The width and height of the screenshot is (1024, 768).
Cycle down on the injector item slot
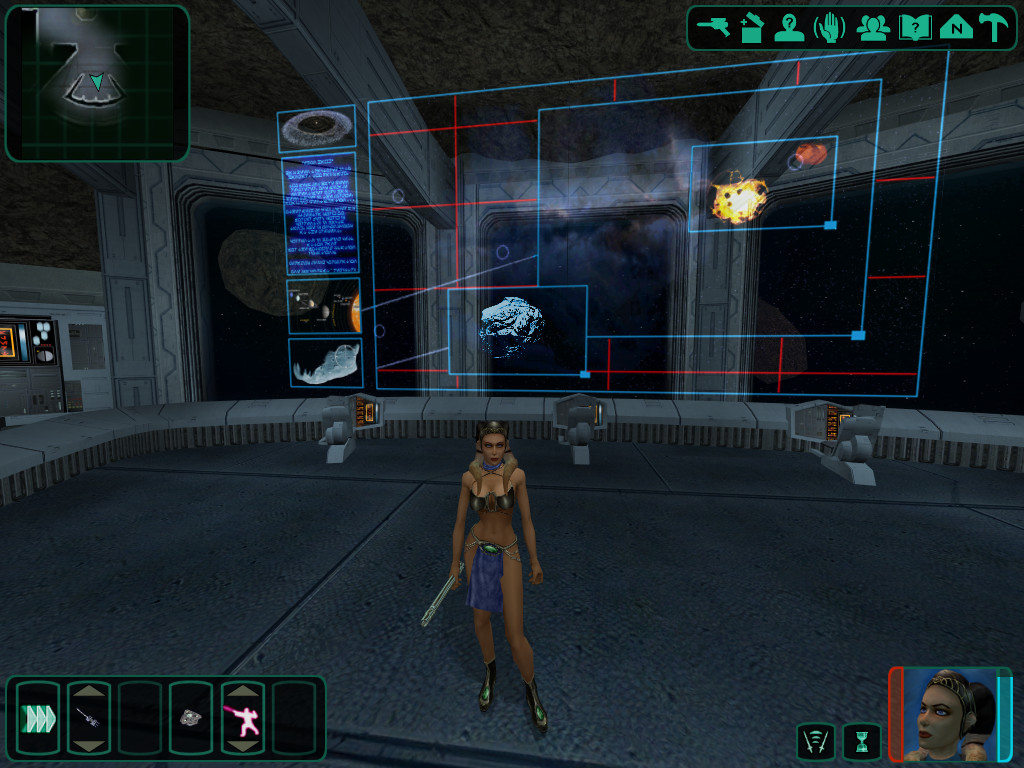(x=88, y=746)
